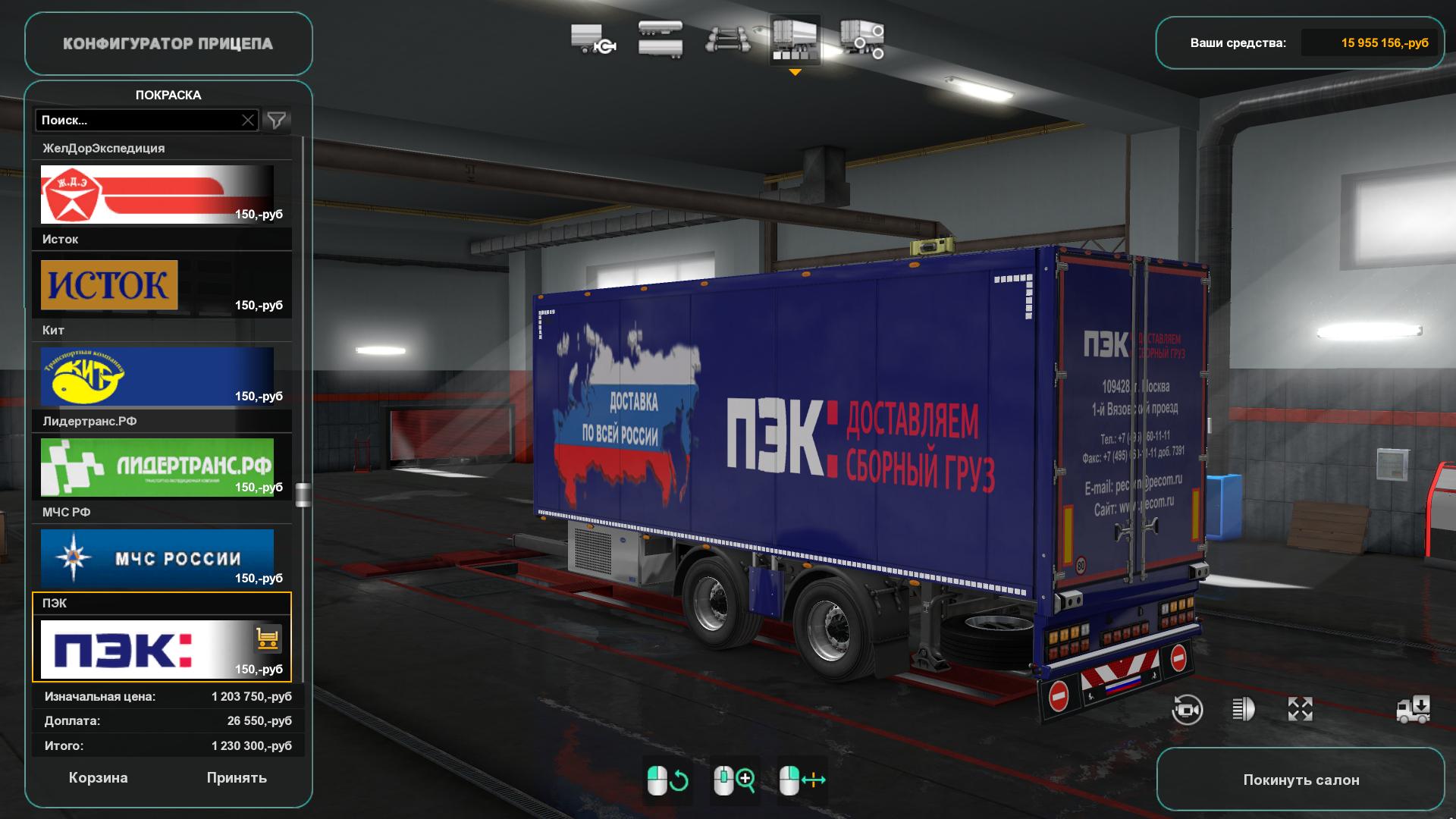This screenshot has height=819, width=1456.
Task: Switch to the trailer coupling tab
Action: pos(592,39)
